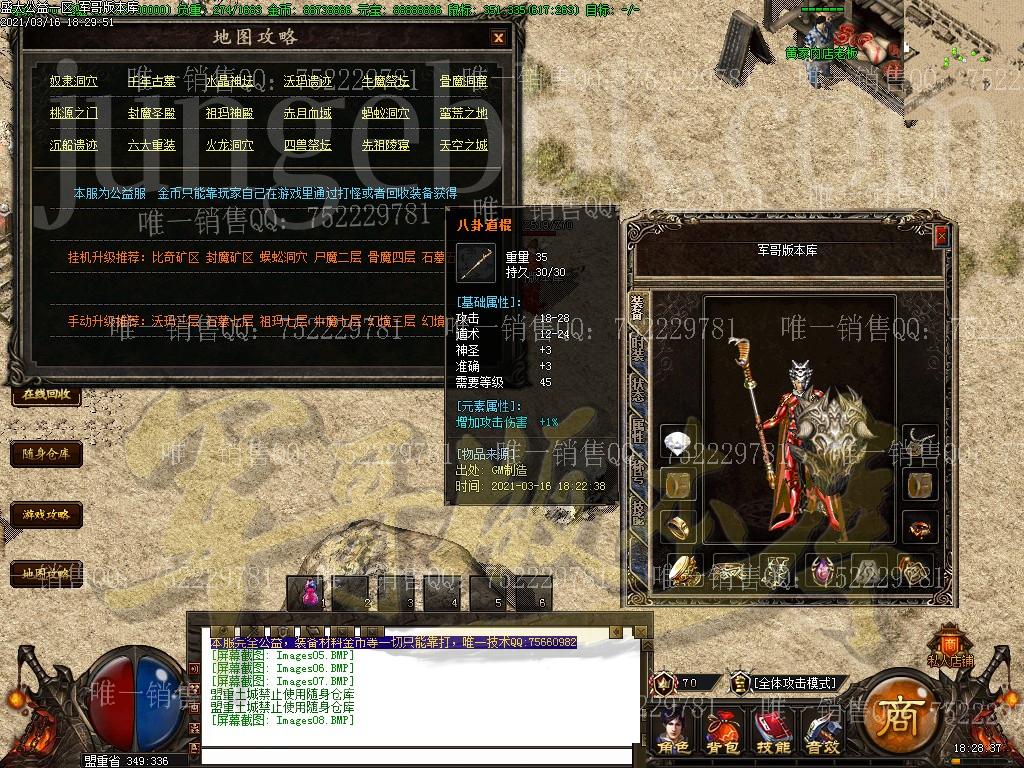The image size is (1024, 768).
Task: Close the 地图攻略 map guide window
Action: 498,38
